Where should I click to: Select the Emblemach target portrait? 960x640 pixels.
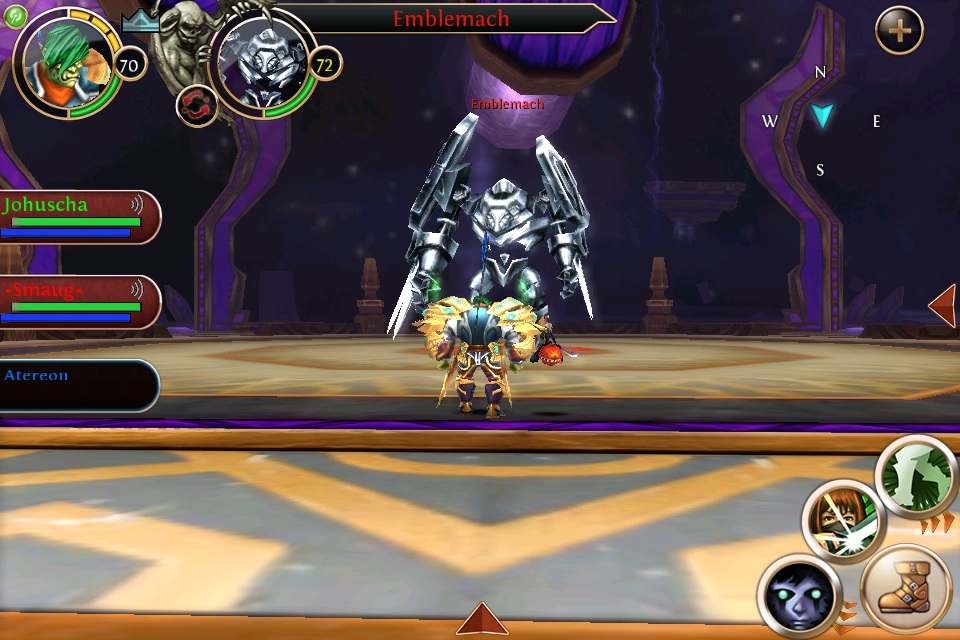point(262,64)
